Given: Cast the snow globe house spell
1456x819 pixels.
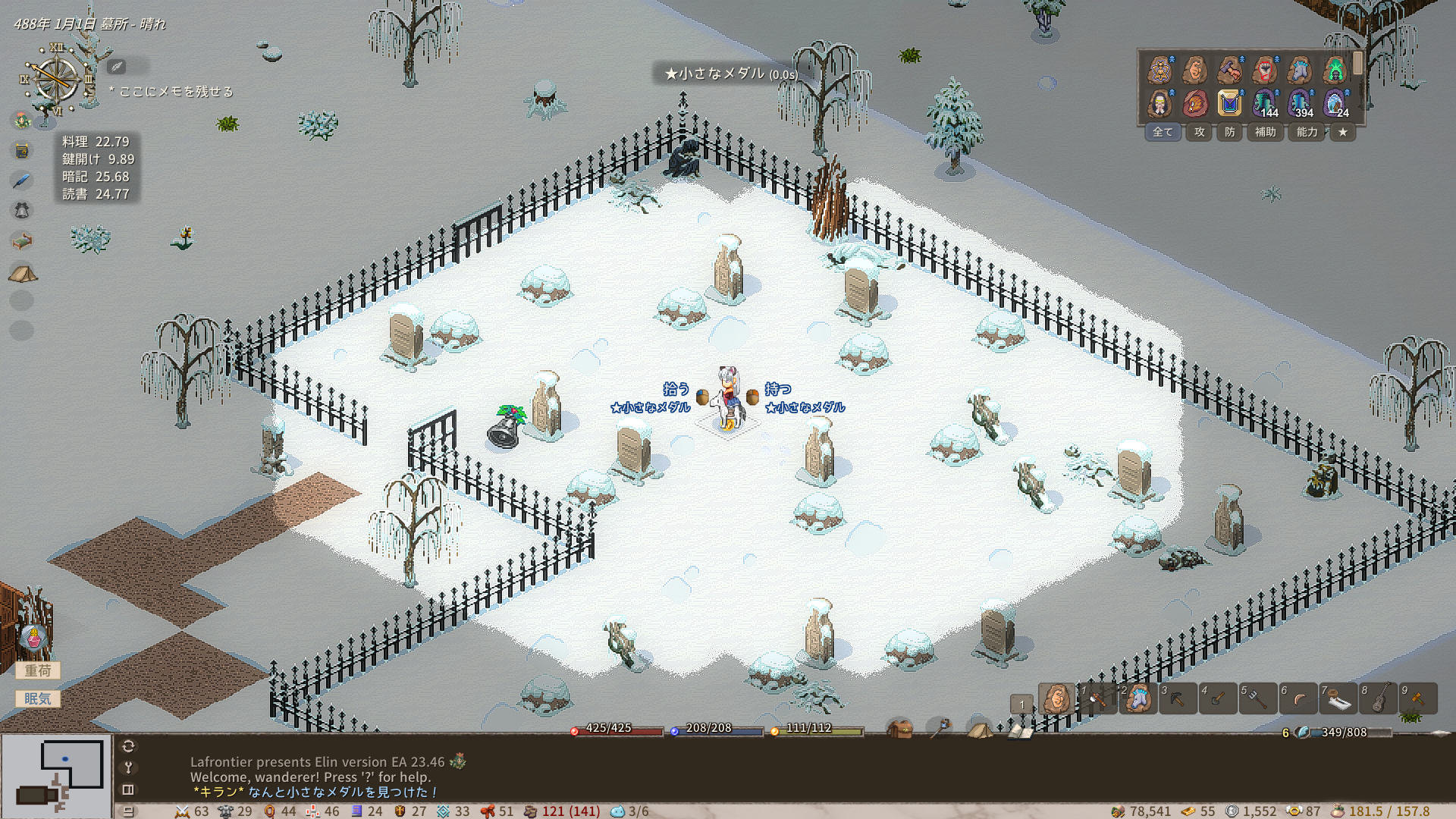Looking at the screenshot, I should (1335, 102).
